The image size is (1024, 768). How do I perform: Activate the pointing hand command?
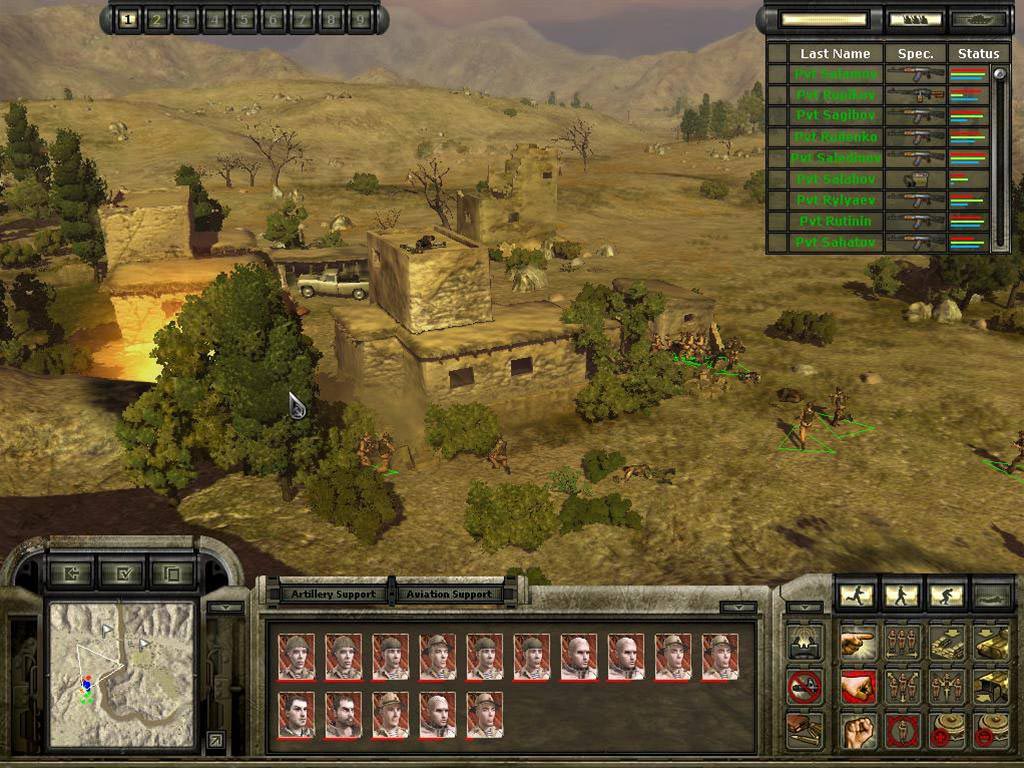tap(858, 643)
